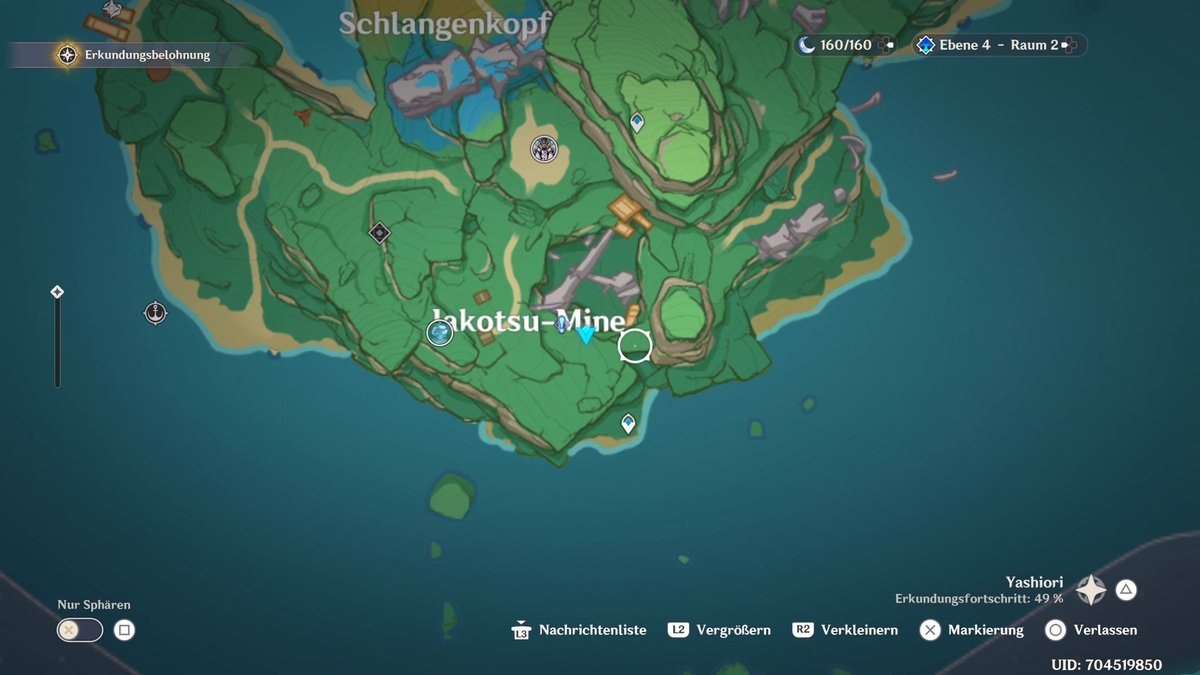Select the teleport waypoint on the southern shore
This screenshot has width=1200, height=675.
pyautogui.click(x=628, y=424)
